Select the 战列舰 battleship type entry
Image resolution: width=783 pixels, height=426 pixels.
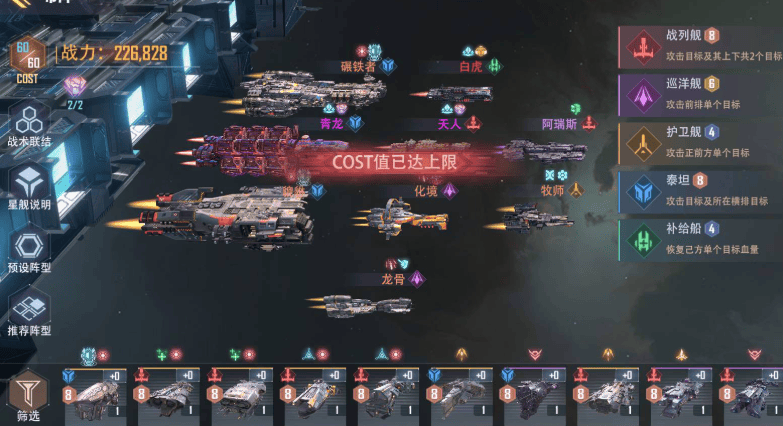coord(700,46)
